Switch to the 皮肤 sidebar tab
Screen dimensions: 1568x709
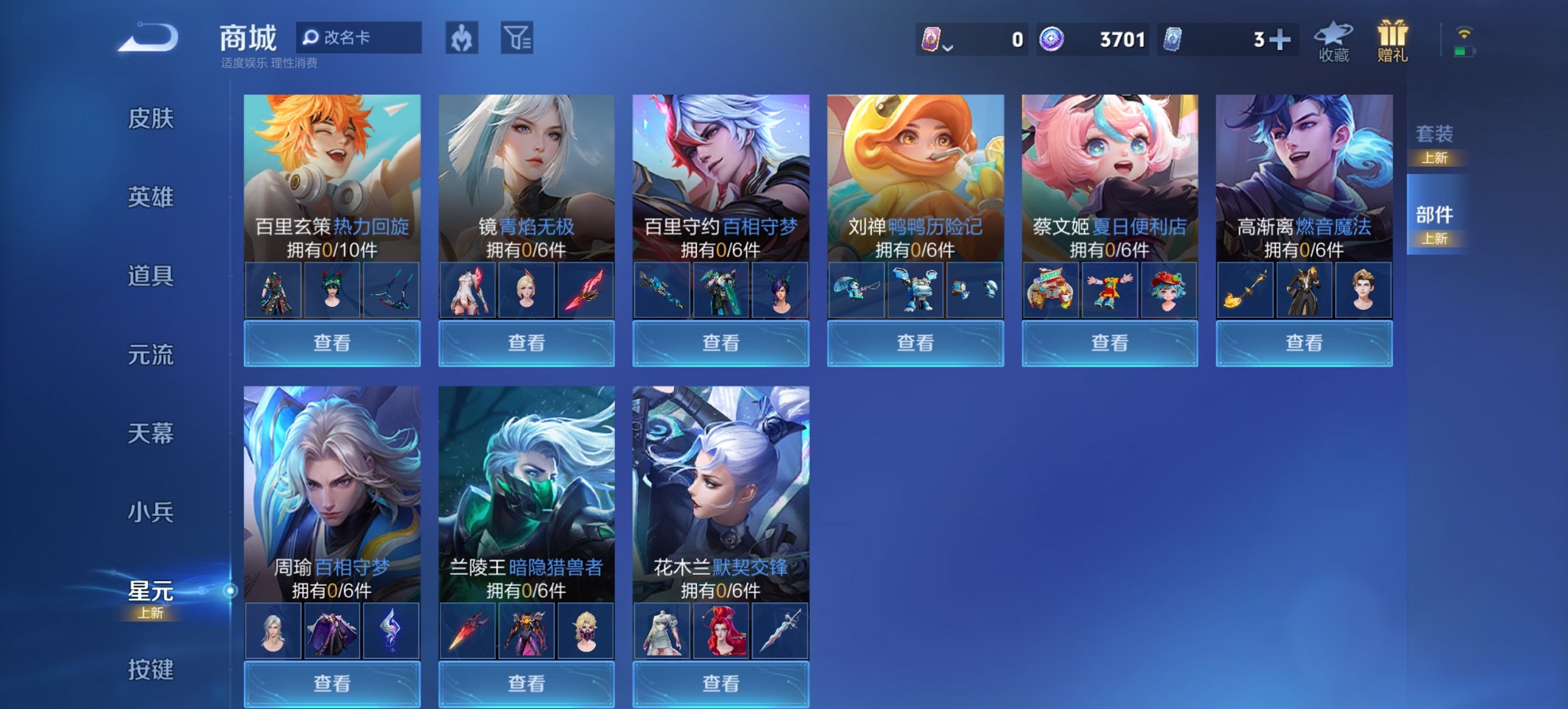click(x=152, y=118)
